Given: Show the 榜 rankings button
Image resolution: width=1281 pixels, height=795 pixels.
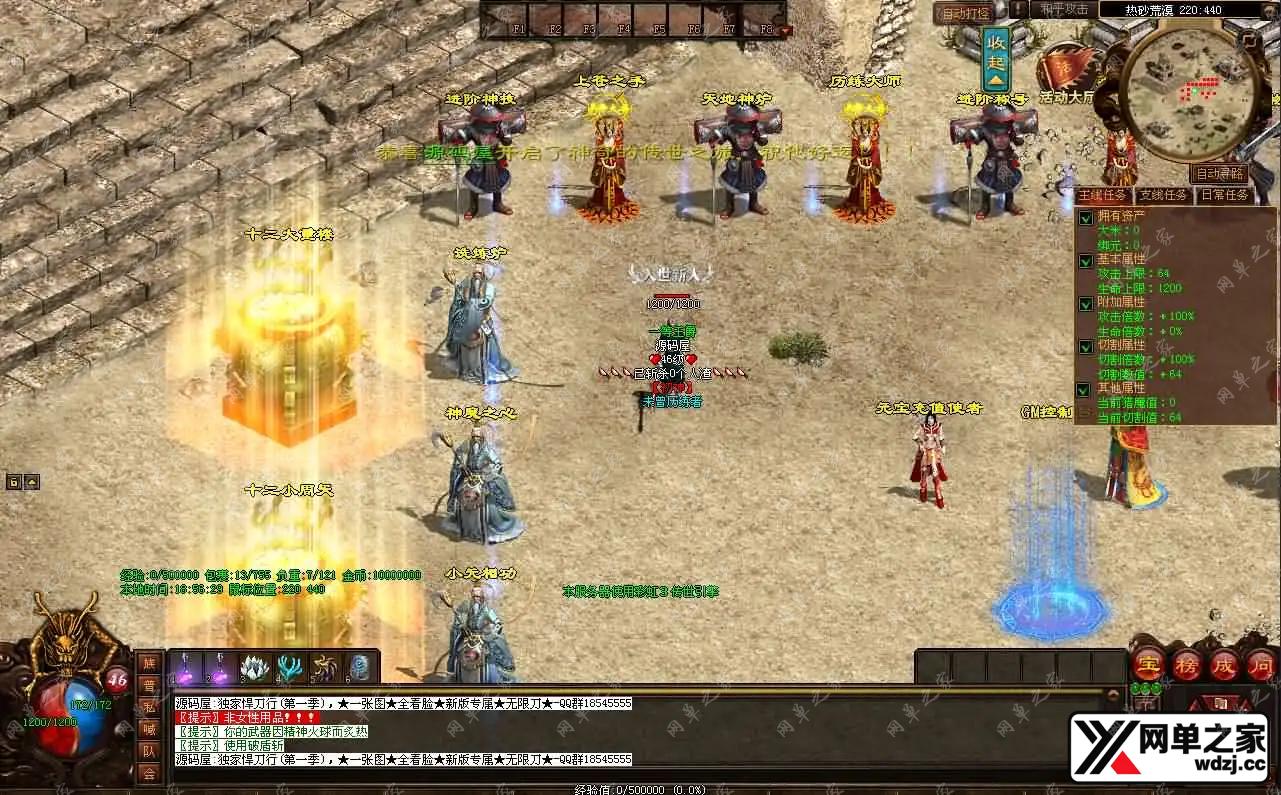Looking at the screenshot, I should [1186, 664].
